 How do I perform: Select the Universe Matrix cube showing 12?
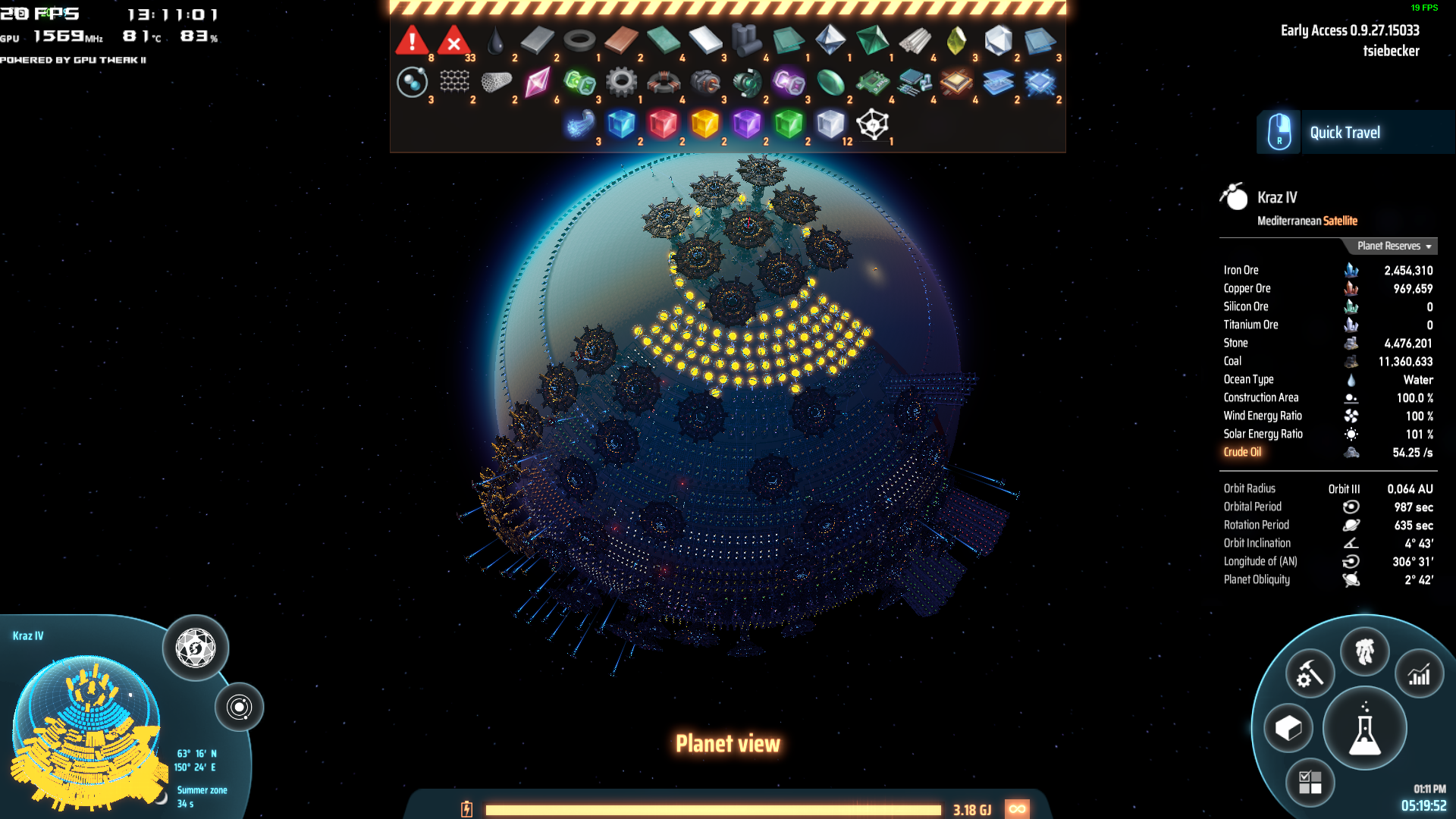(830, 124)
